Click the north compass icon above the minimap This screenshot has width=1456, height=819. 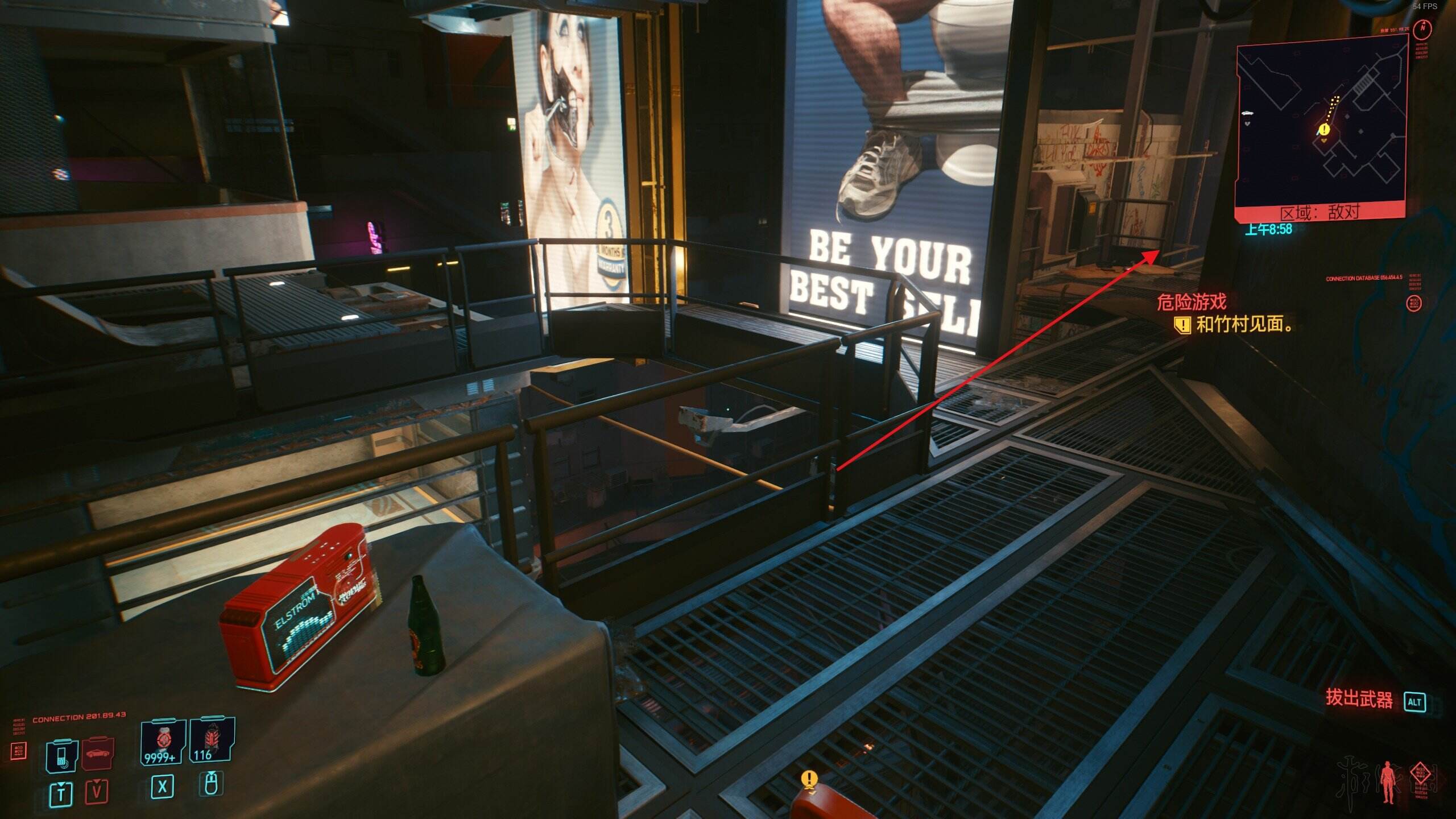click(x=1422, y=28)
